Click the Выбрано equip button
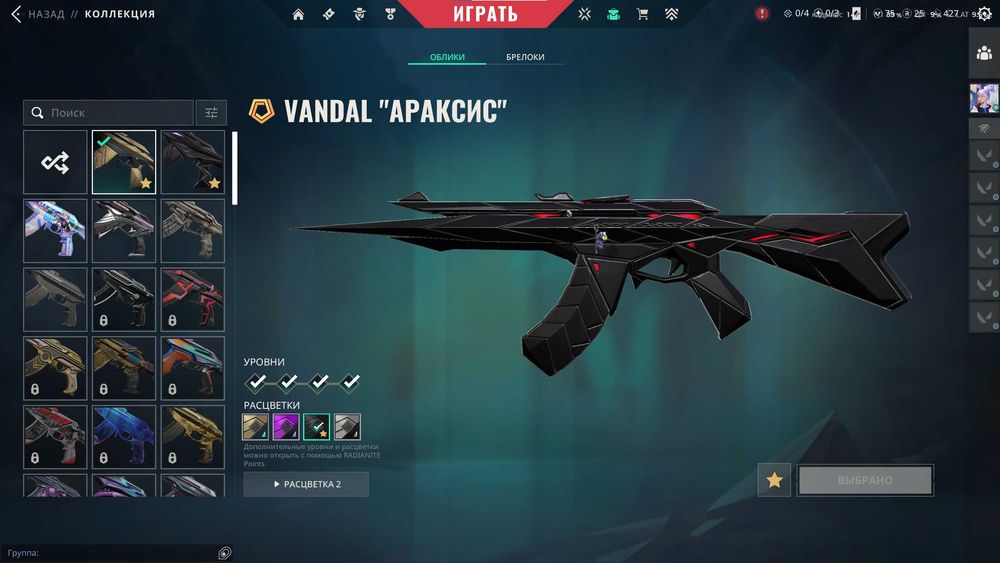Screen dimensions: 1000x563 (865, 480)
